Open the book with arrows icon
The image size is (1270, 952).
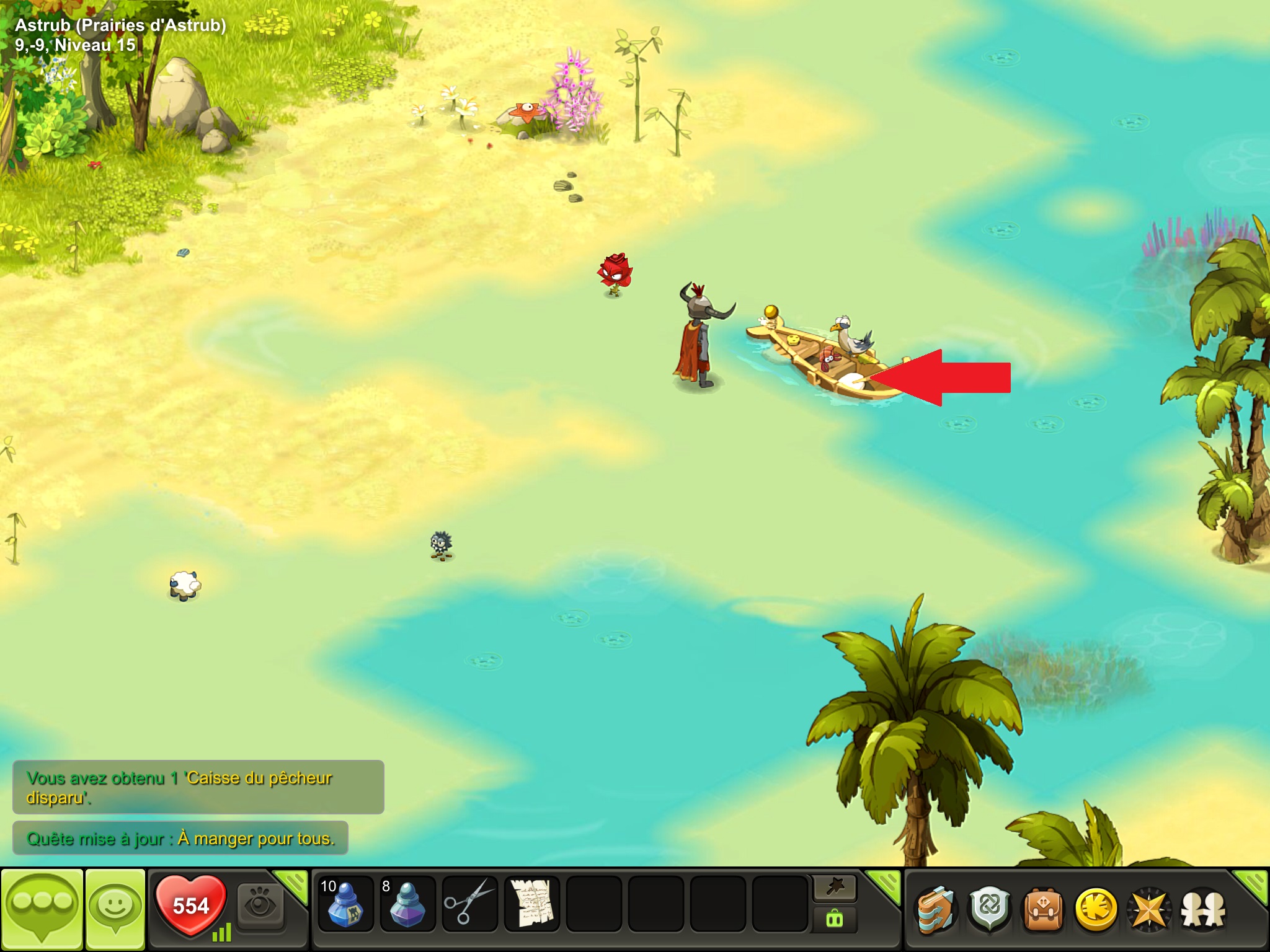pos(936,910)
